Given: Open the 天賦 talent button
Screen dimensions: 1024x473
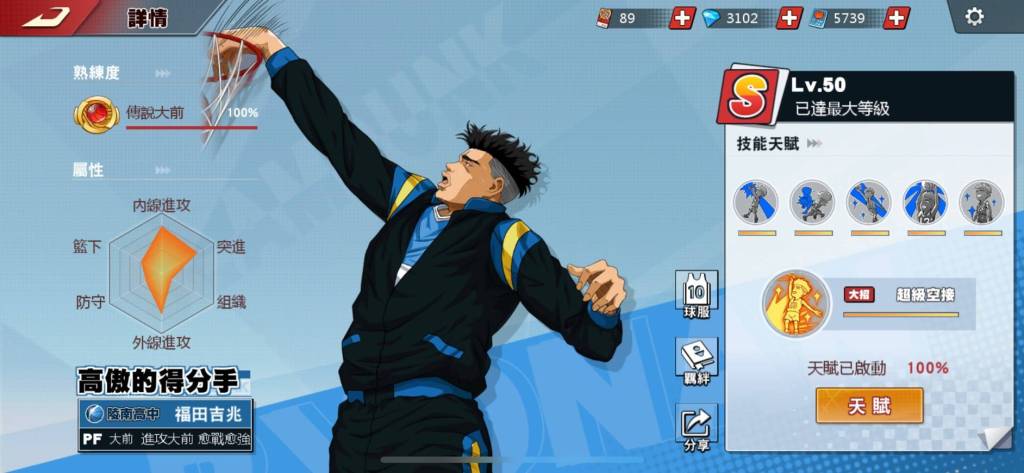Looking at the screenshot, I should (x=869, y=405).
